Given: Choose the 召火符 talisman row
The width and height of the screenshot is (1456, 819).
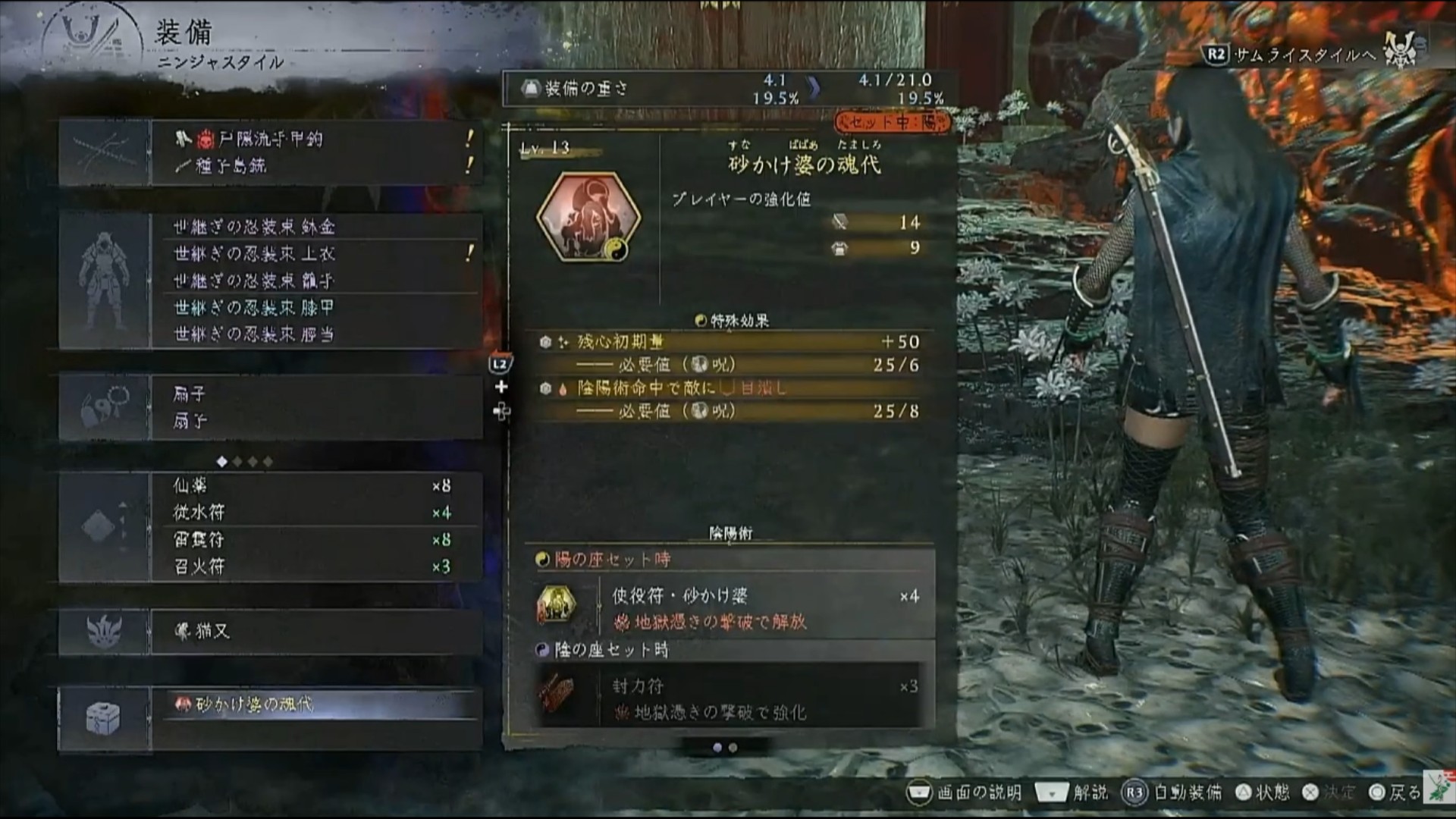Looking at the screenshot, I should (x=311, y=566).
